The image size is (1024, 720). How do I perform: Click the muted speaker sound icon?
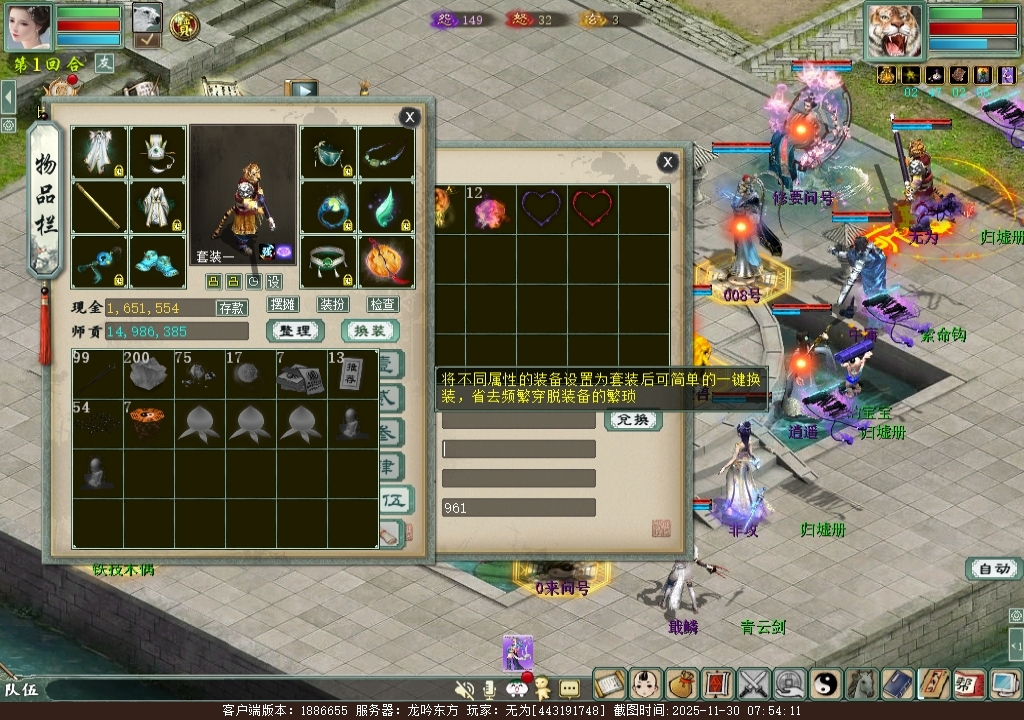[464, 689]
